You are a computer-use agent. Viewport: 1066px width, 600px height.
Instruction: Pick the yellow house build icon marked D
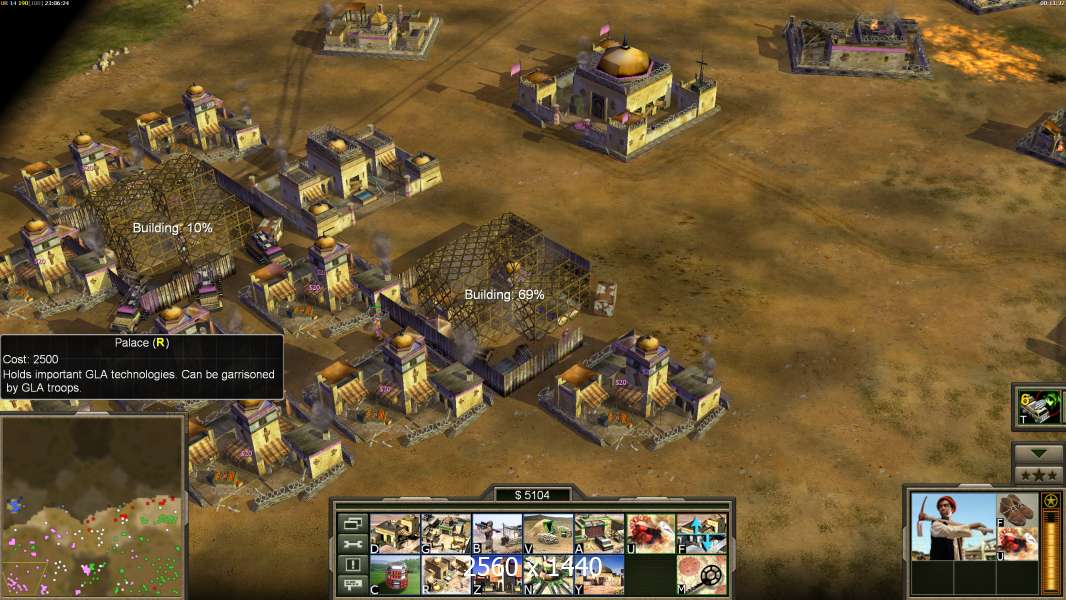[395, 533]
